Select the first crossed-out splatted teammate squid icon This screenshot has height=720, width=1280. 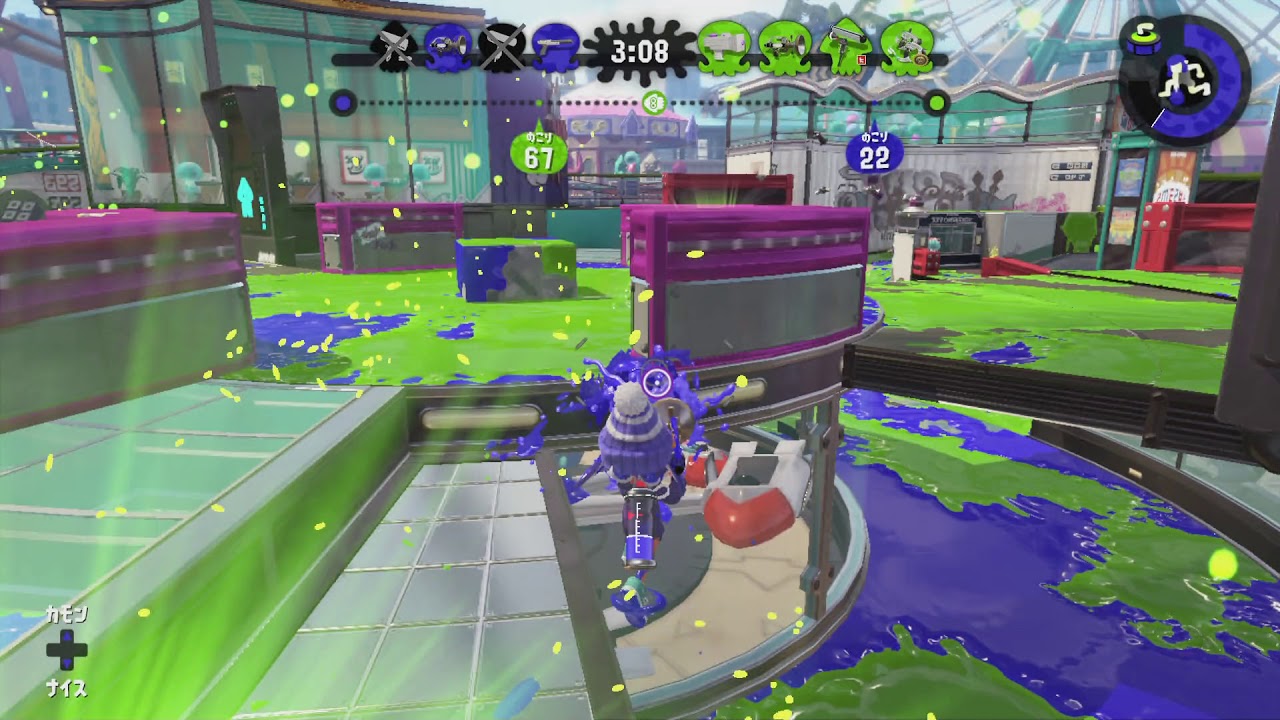(x=396, y=45)
